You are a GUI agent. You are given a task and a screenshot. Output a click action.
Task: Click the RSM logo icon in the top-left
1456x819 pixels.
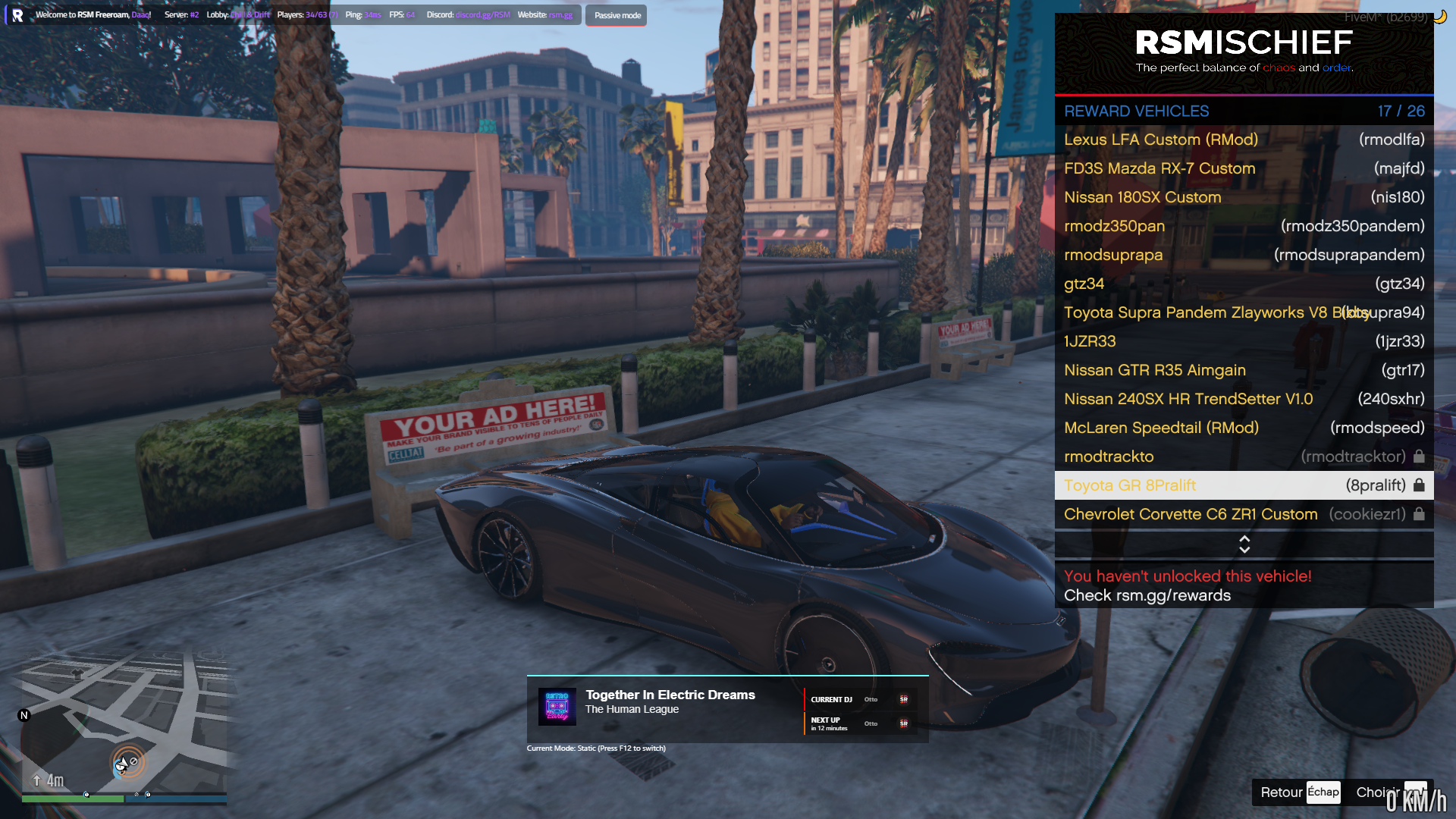coord(17,15)
